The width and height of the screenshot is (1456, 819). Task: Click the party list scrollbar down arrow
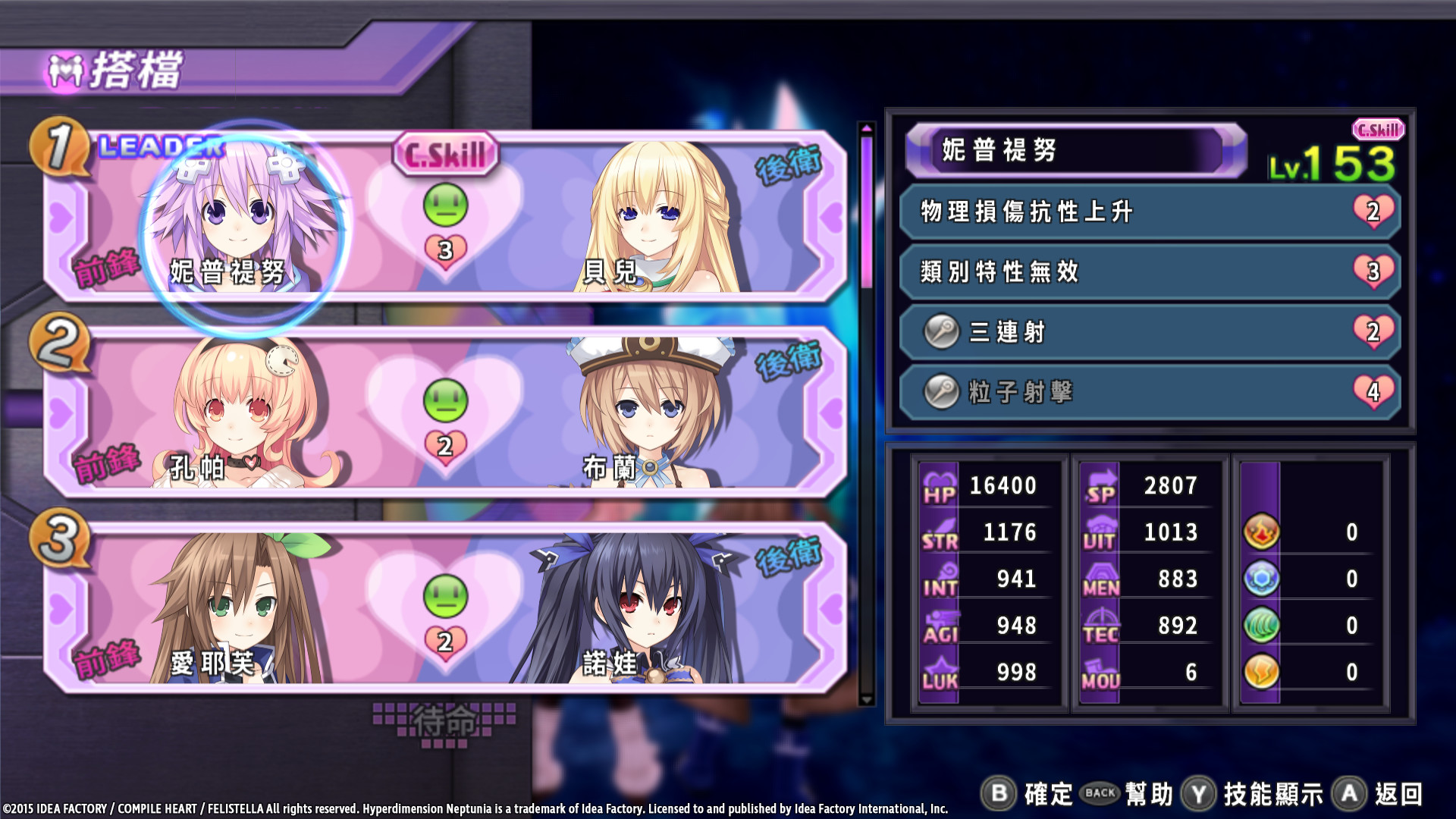pos(866,699)
